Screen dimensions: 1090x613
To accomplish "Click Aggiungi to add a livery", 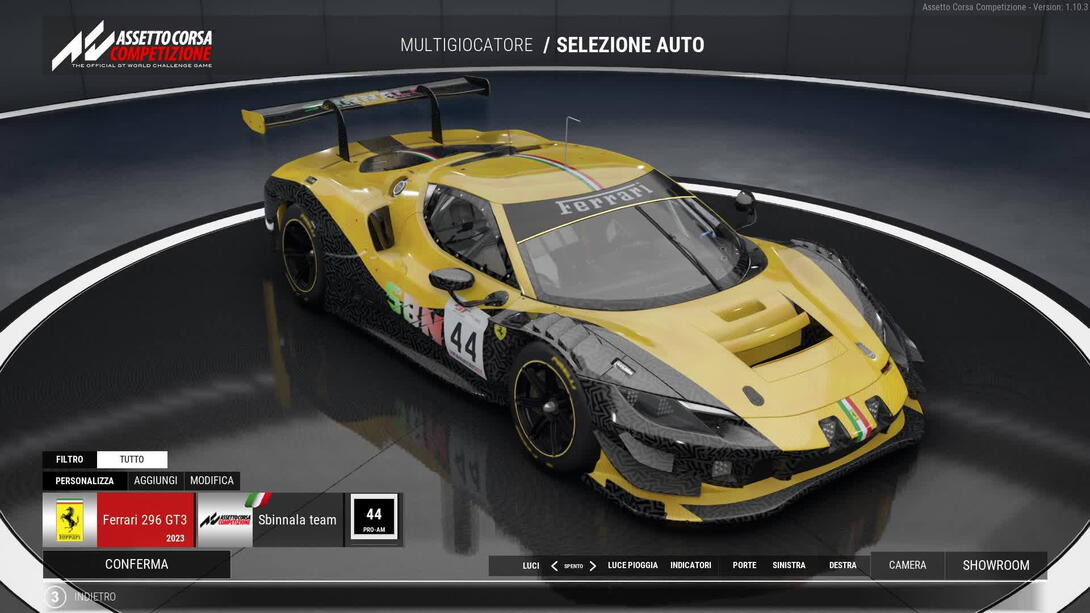I will point(155,481).
